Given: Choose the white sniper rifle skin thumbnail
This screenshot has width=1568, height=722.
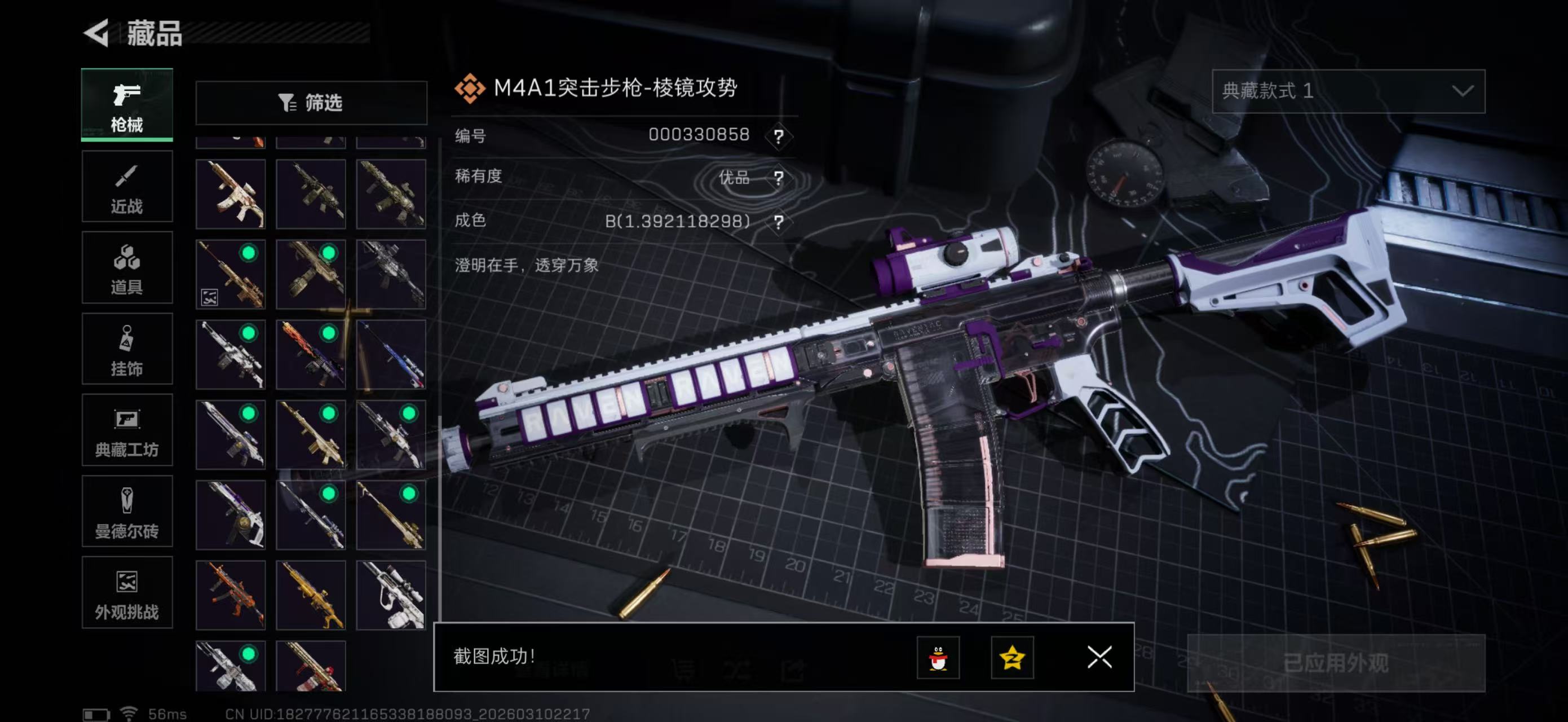Looking at the screenshot, I should point(391,595).
